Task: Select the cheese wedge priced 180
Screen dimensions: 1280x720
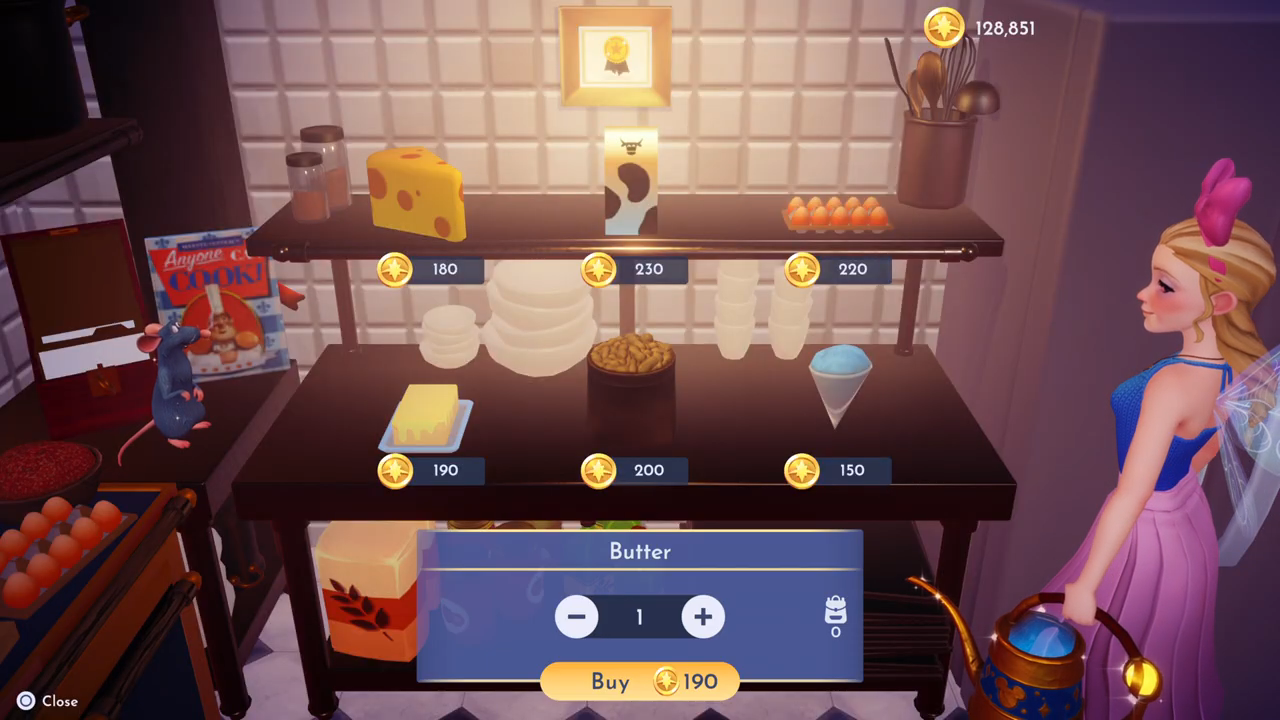Action: click(416, 194)
